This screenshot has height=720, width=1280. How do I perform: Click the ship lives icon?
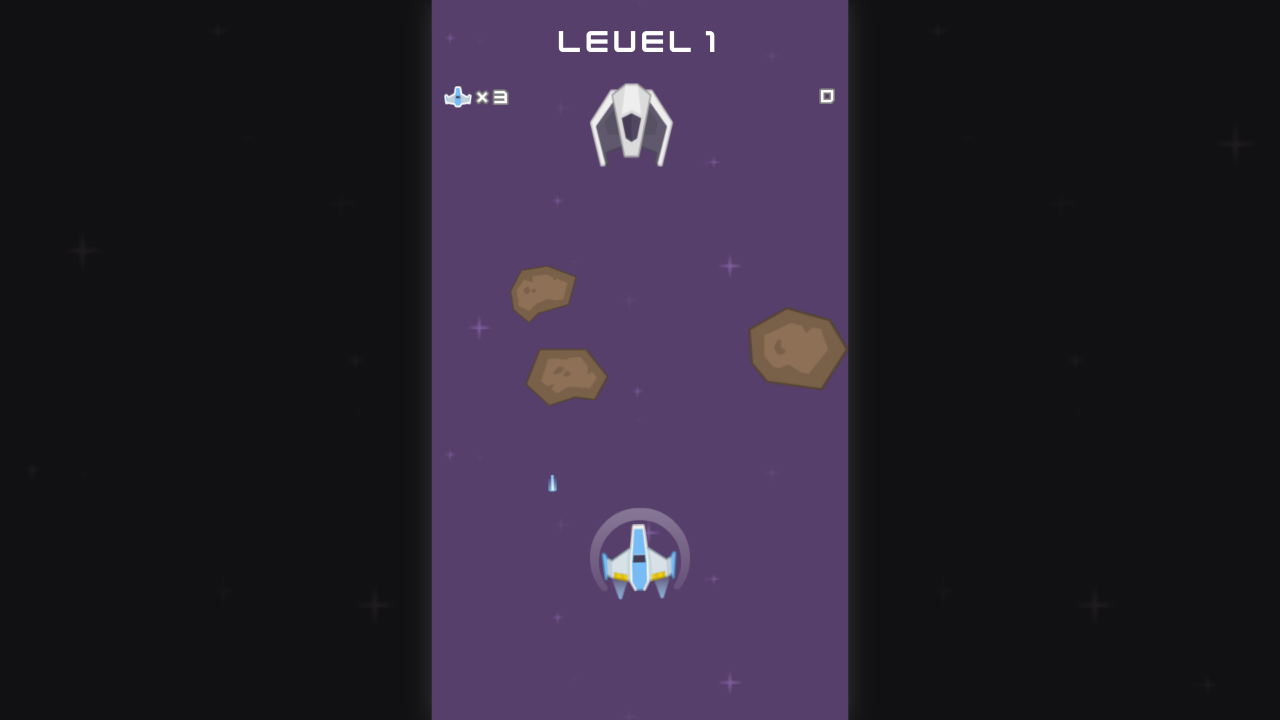point(457,97)
